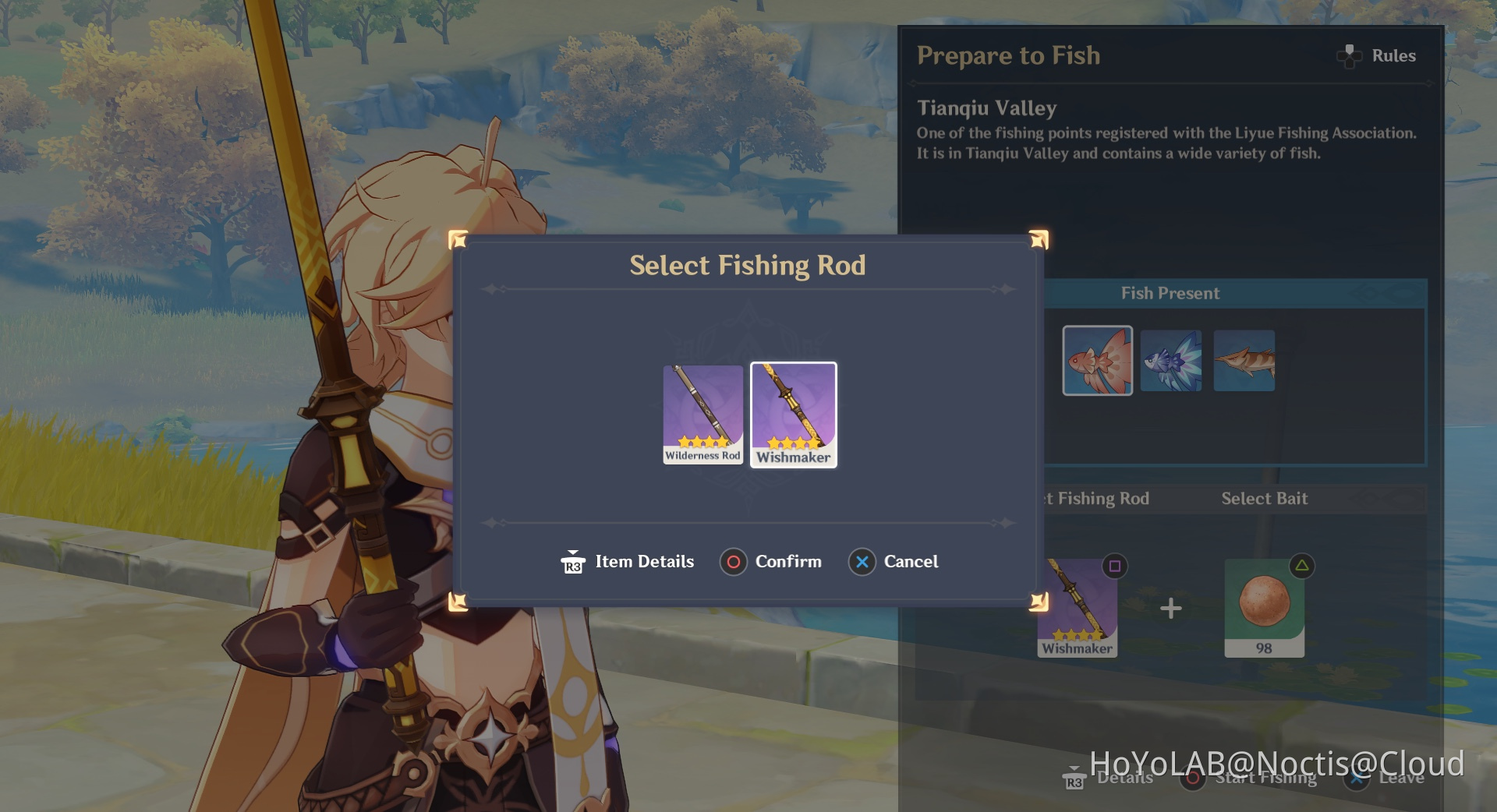Open the Rules panel
Viewport: 1497px width, 812px height.
point(1393,55)
